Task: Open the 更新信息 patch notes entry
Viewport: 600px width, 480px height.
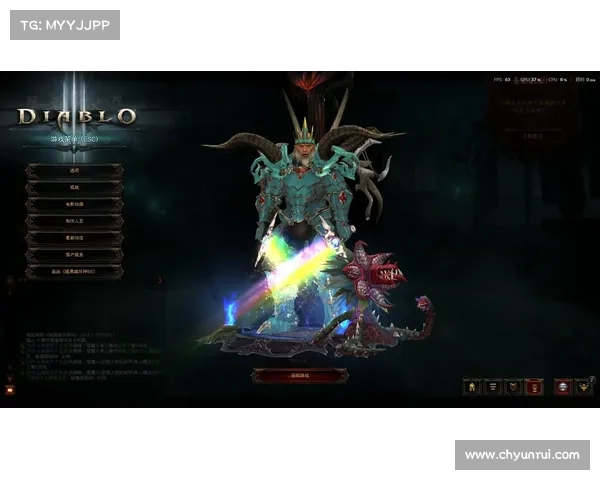Action: click(x=74, y=239)
